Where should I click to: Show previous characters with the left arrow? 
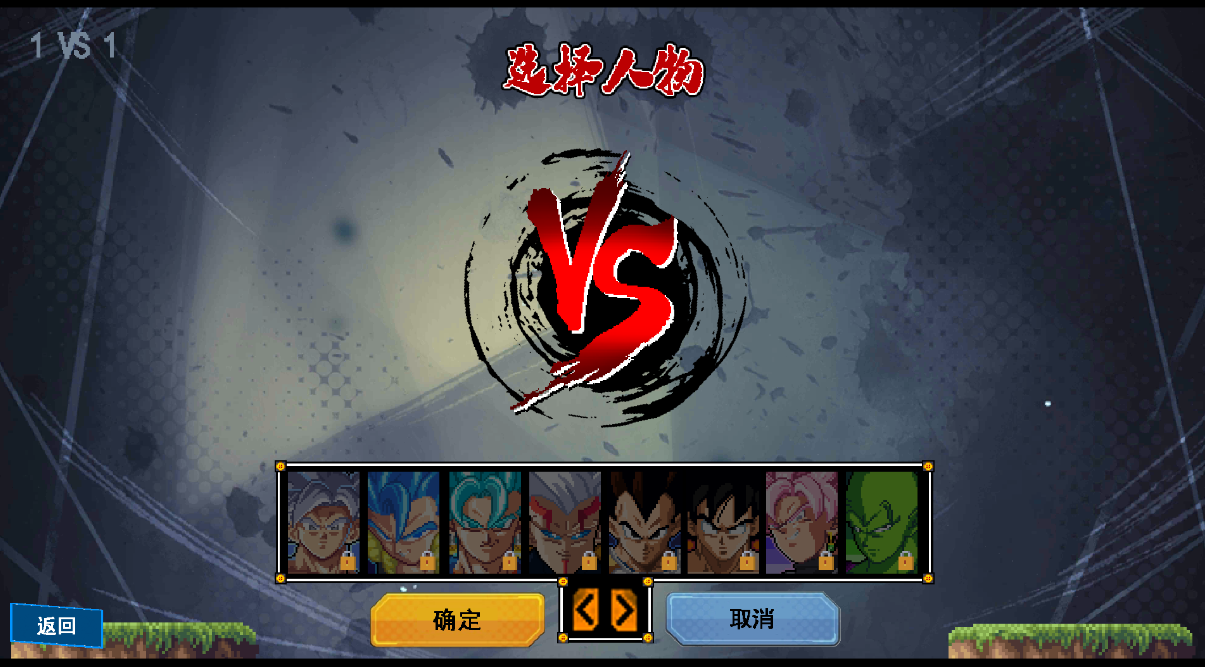[x=586, y=610]
